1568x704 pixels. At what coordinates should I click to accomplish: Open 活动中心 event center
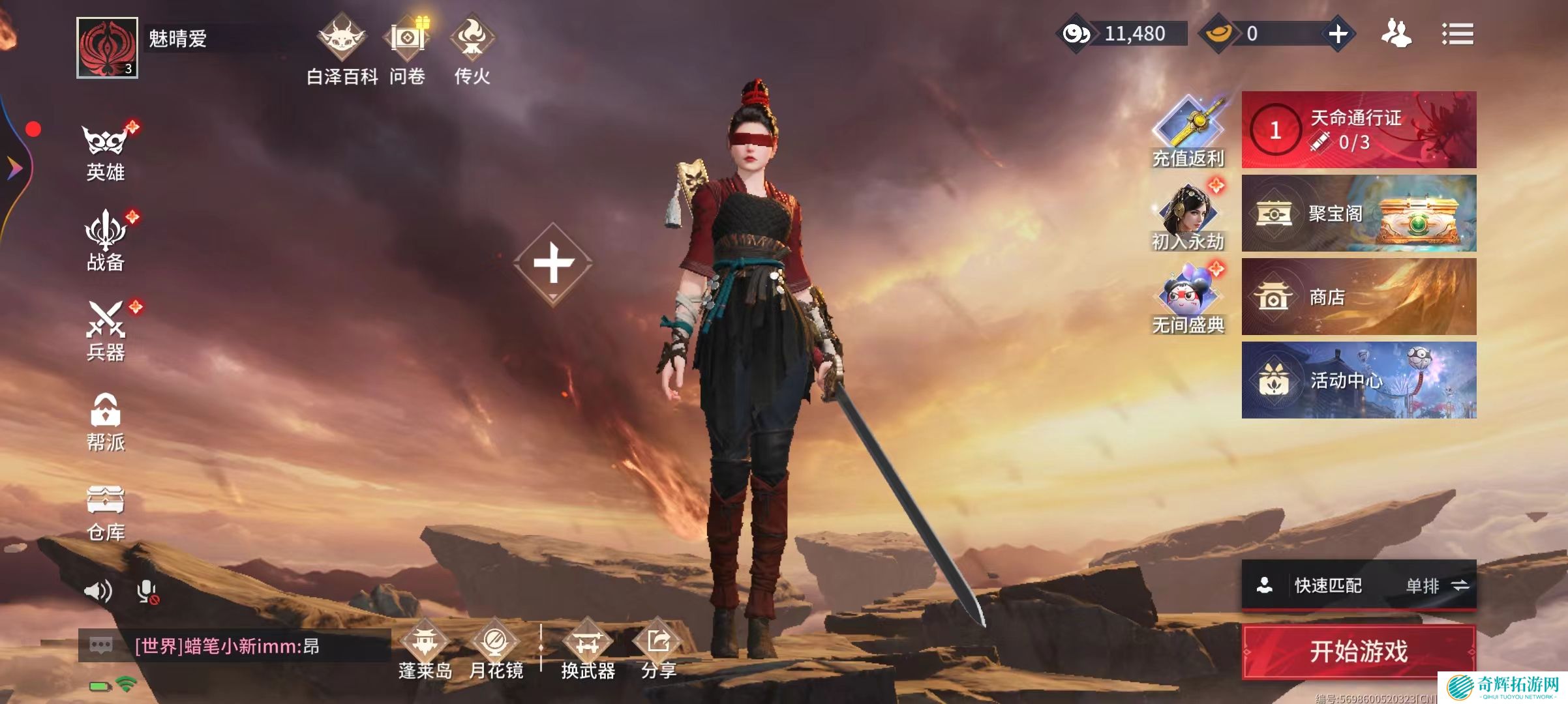pos(1359,380)
